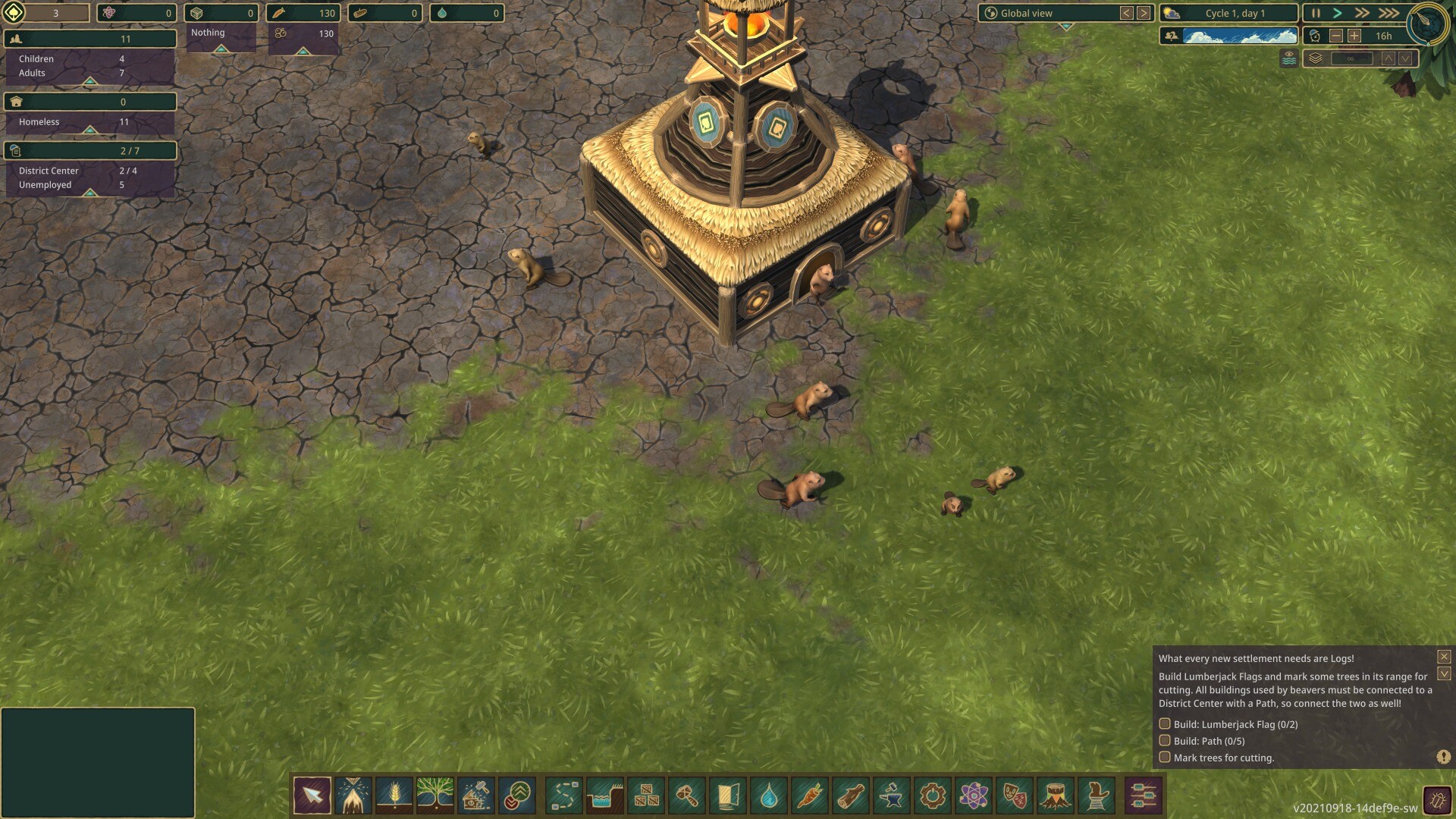Decrease working hours with the minus button
This screenshot has width=1456, height=819.
(x=1336, y=36)
